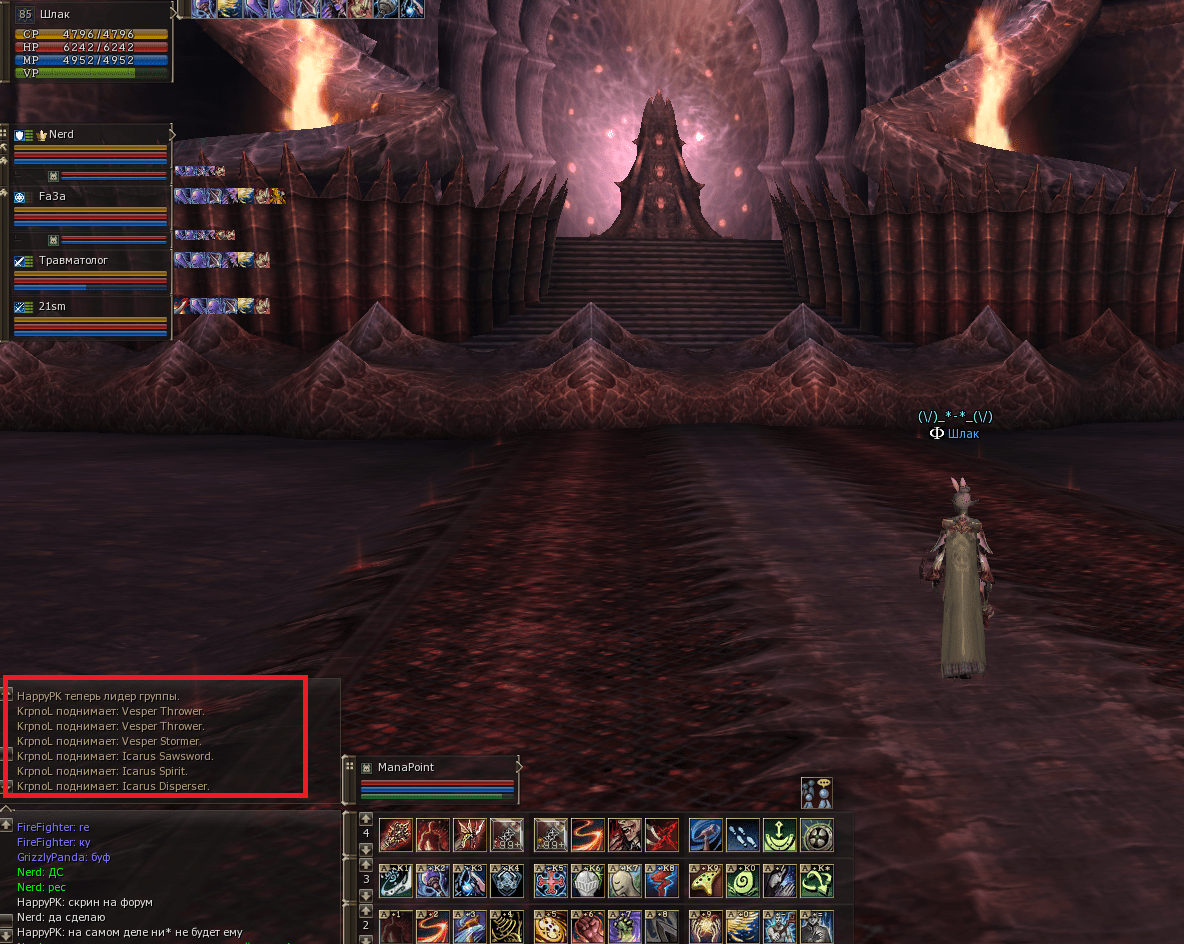Viewport: 1184px width, 944px height.
Task: Target party member 21sm
Action: pos(52,306)
